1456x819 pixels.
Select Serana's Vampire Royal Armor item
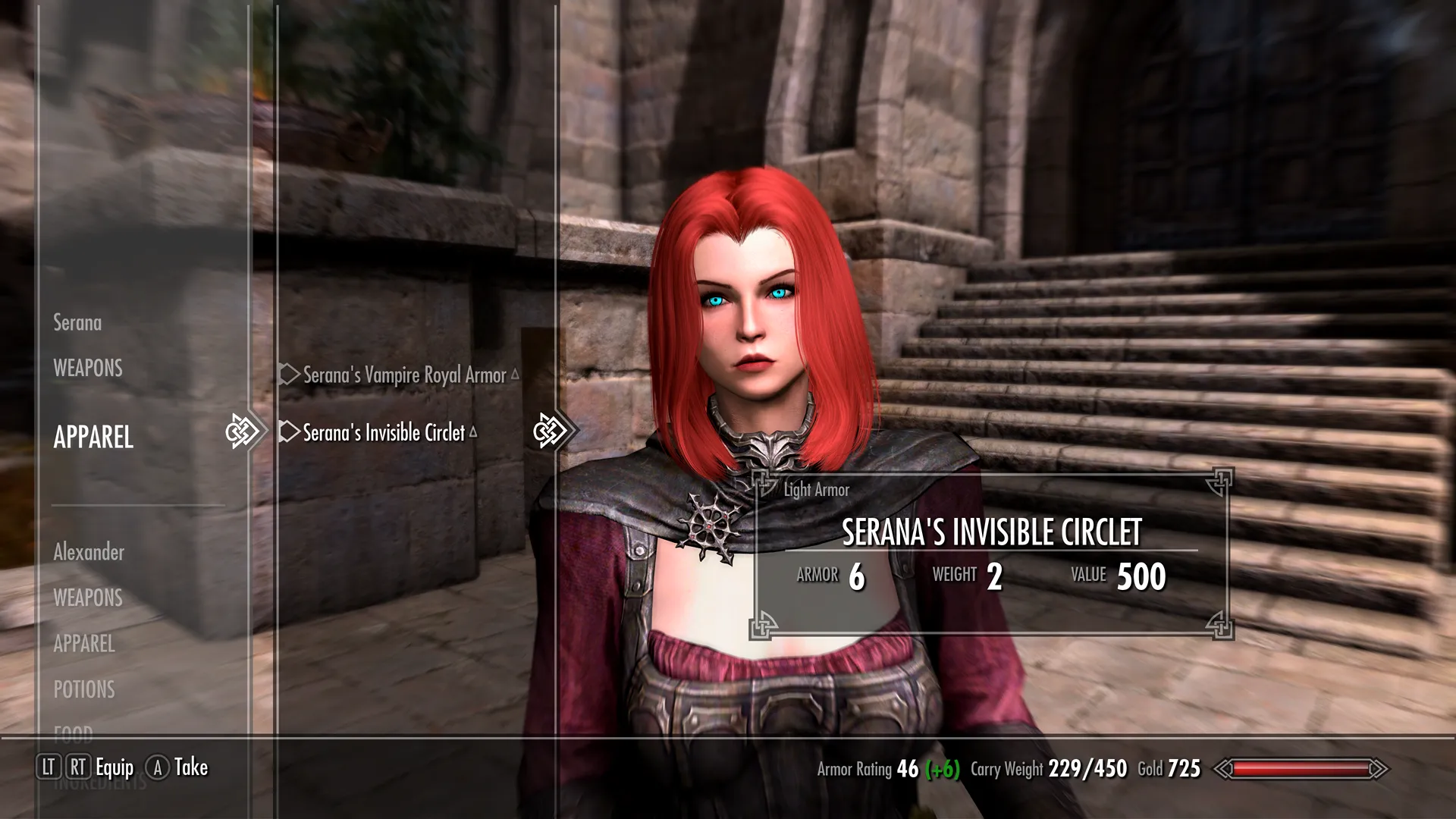coord(404,375)
